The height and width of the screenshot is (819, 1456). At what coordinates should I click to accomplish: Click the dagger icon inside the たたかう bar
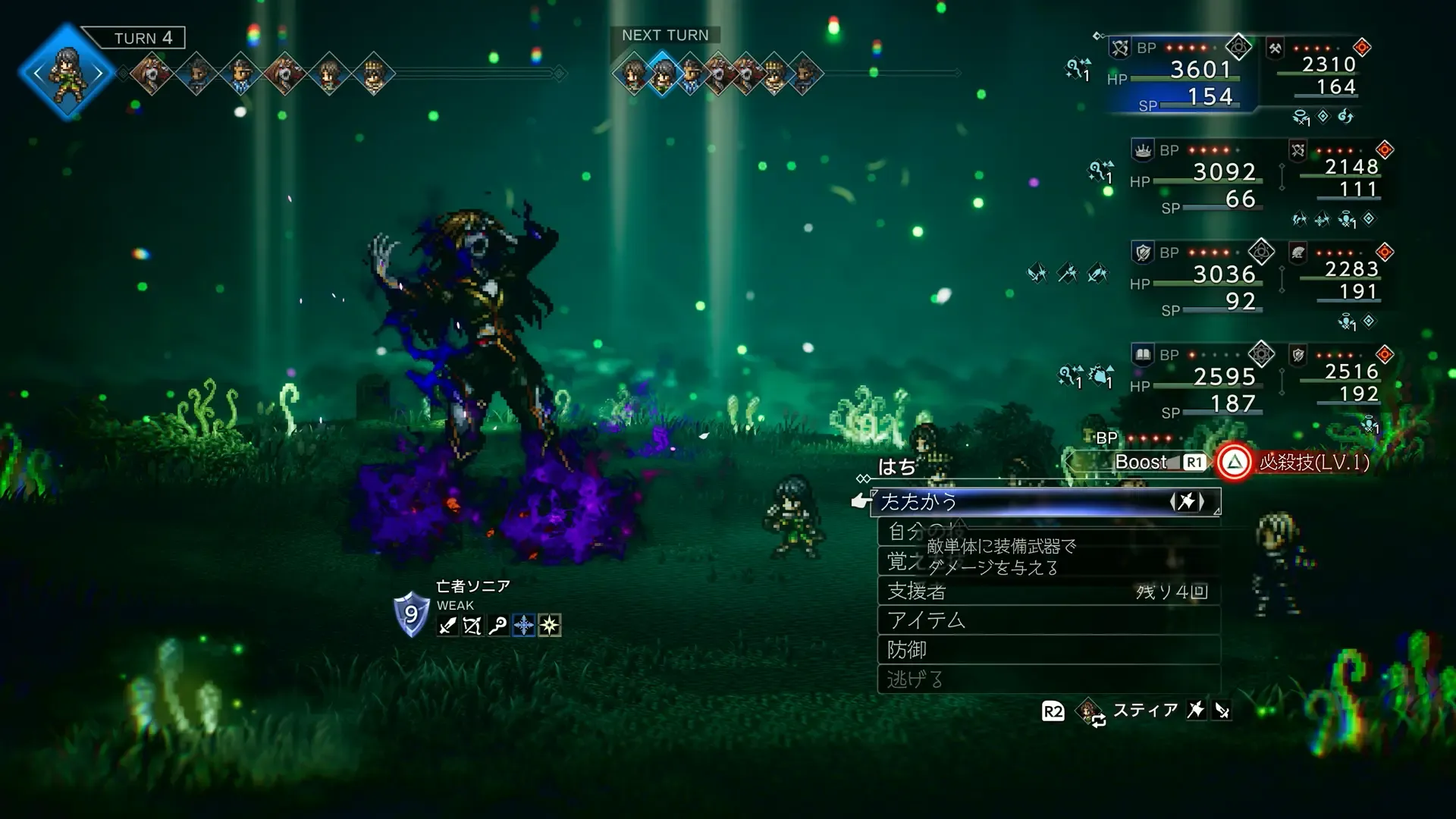pyautogui.click(x=1189, y=501)
